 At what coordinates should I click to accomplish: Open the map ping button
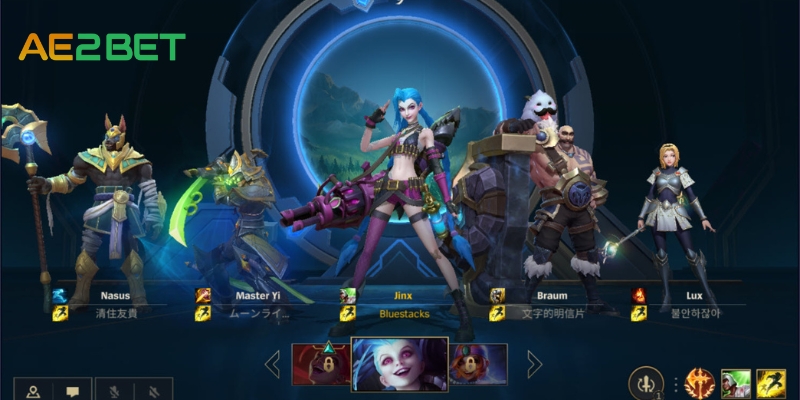32,391
